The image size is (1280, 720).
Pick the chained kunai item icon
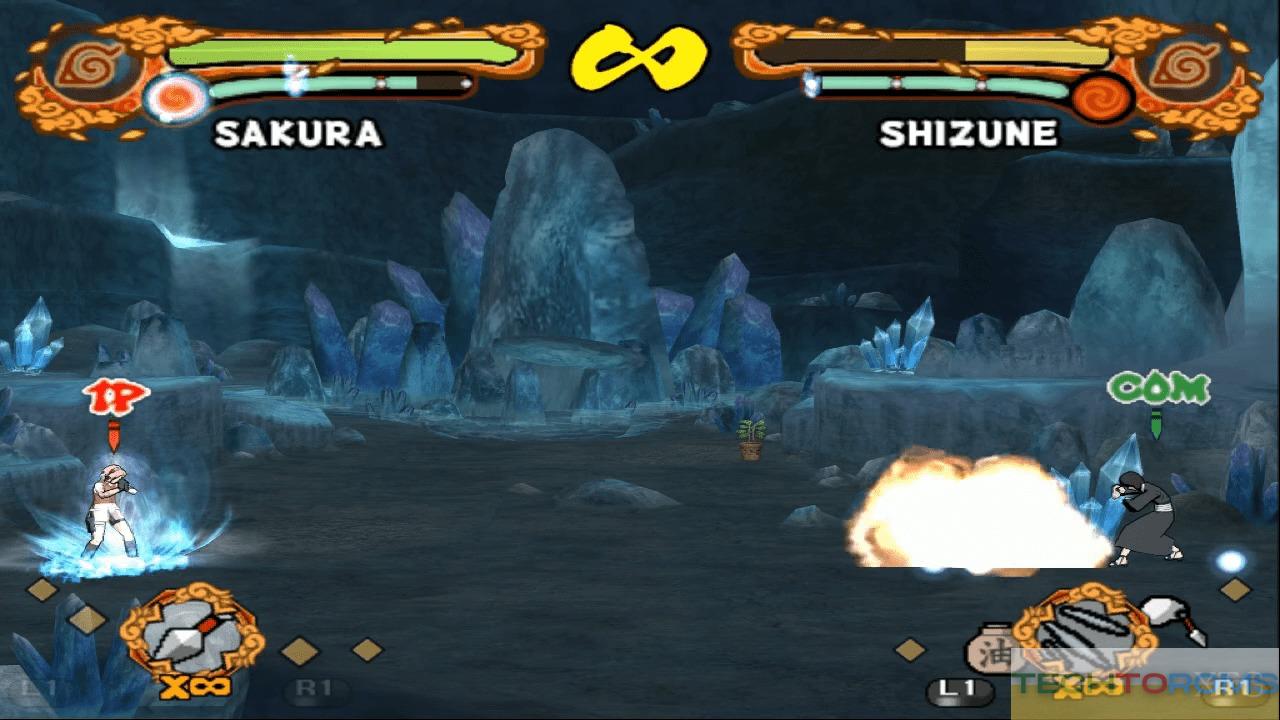point(1173,617)
